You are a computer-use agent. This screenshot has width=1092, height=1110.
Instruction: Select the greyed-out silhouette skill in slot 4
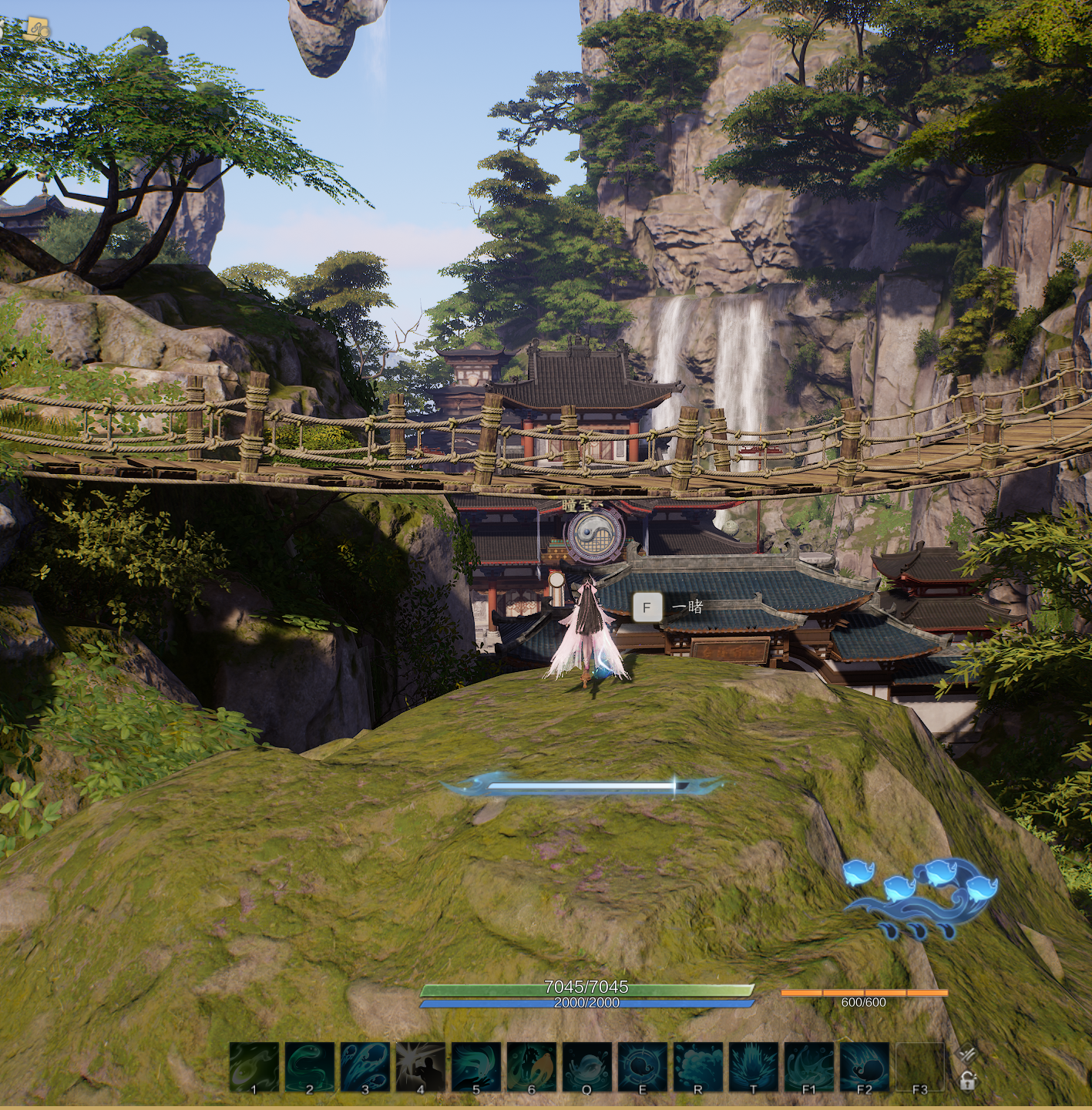click(x=421, y=1067)
